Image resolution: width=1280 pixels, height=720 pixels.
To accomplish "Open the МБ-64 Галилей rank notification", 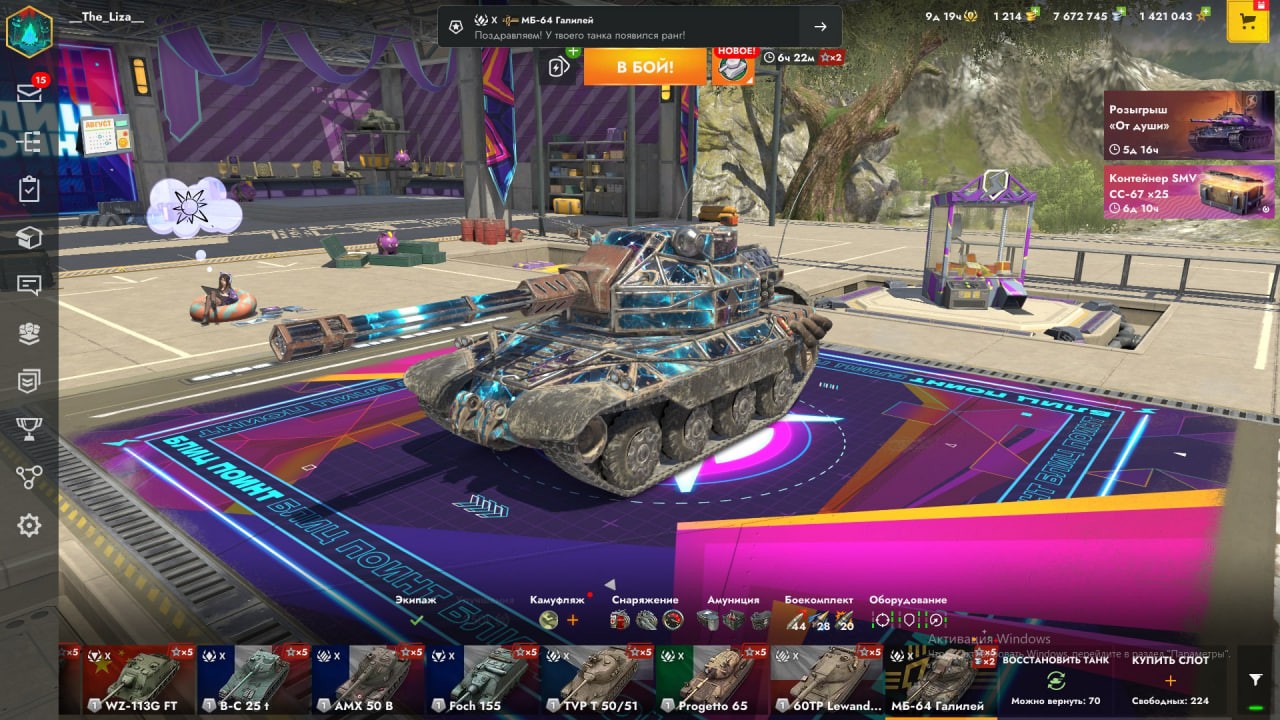I will click(639, 27).
